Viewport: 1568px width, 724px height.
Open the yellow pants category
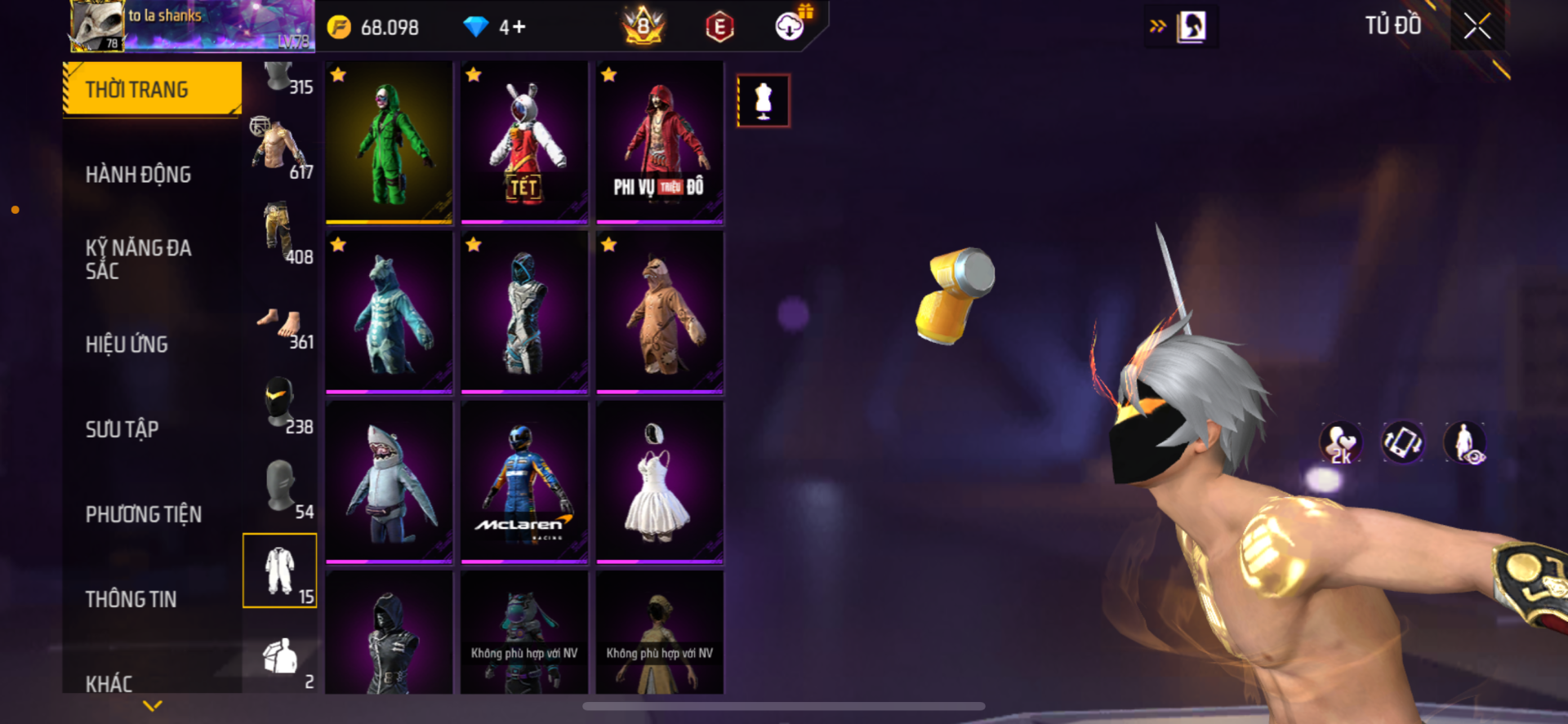[x=279, y=233]
